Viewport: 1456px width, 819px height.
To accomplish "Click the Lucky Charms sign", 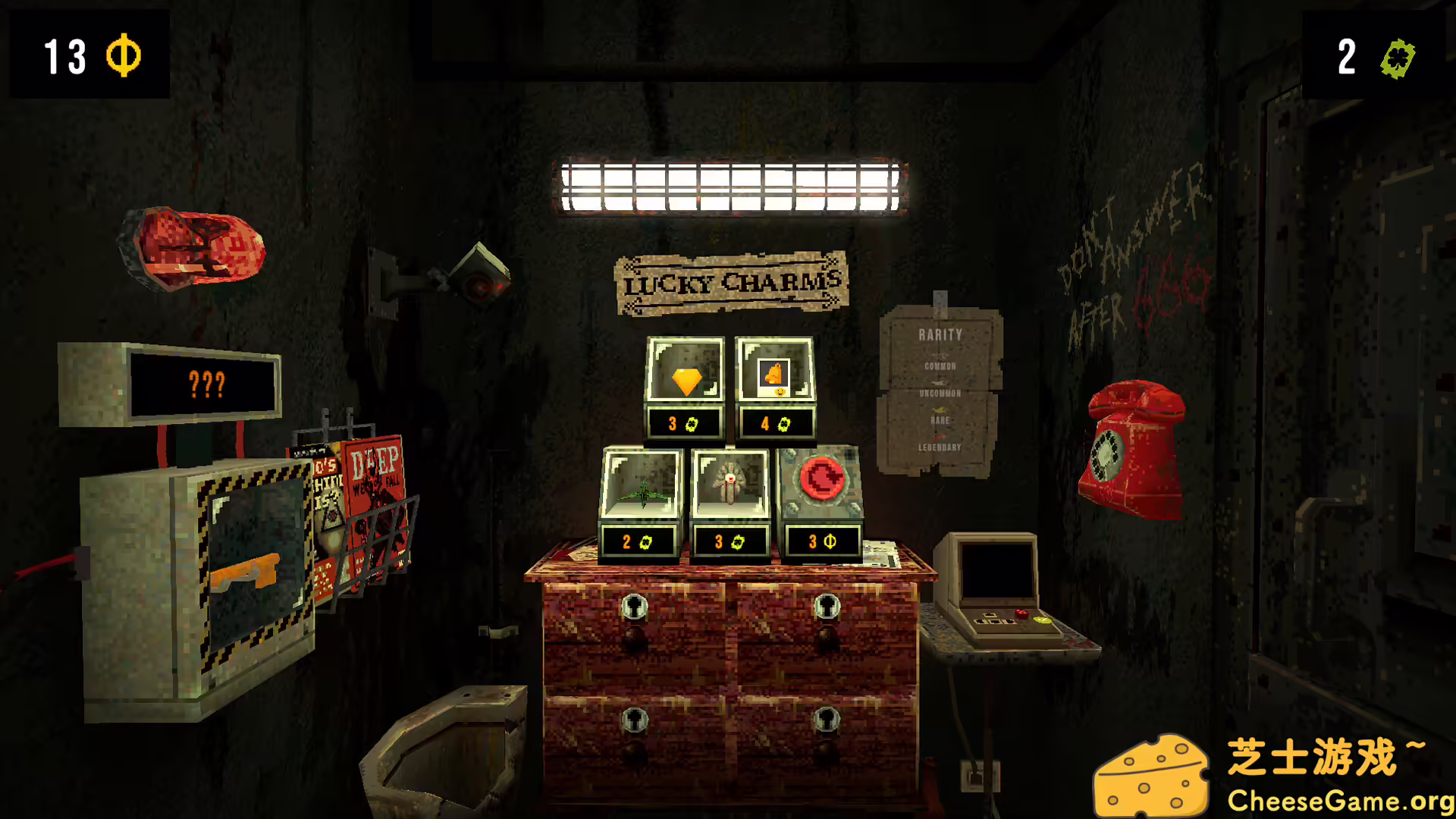I will [730, 282].
